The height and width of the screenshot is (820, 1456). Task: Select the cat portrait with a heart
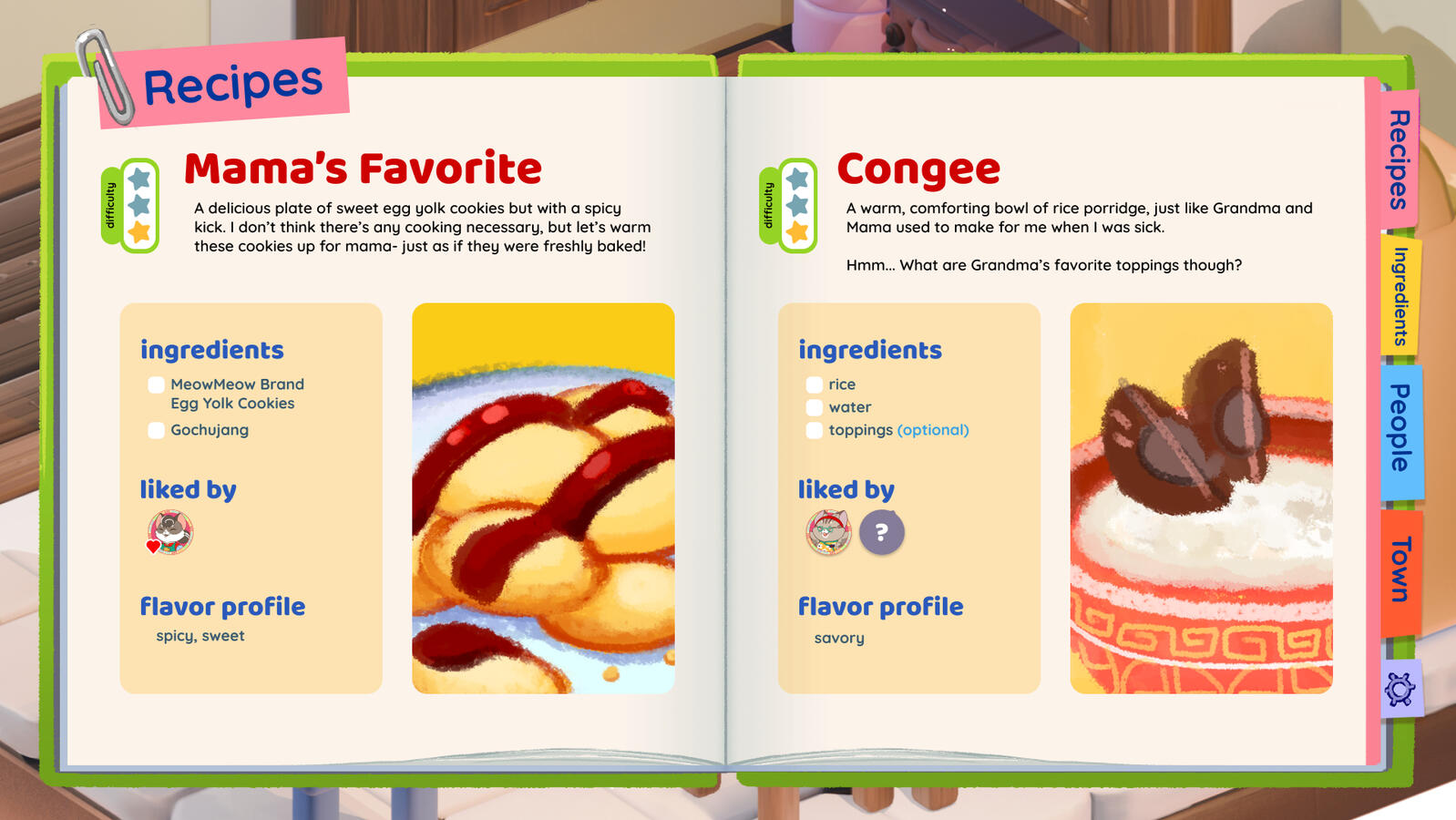coord(170,532)
